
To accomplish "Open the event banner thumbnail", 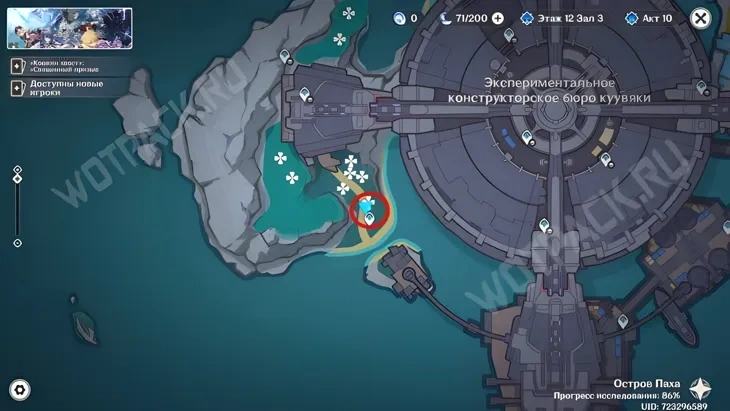I will tap(70, 28).
